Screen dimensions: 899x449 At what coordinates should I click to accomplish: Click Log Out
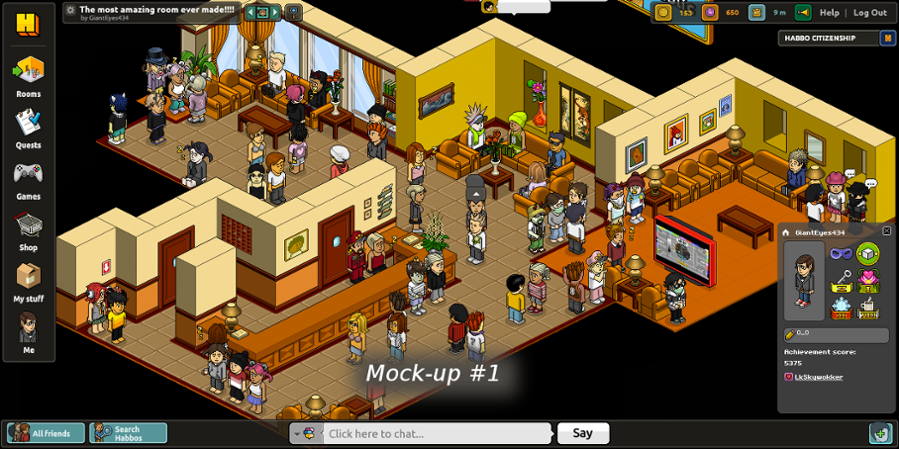[x=869, y=13]
